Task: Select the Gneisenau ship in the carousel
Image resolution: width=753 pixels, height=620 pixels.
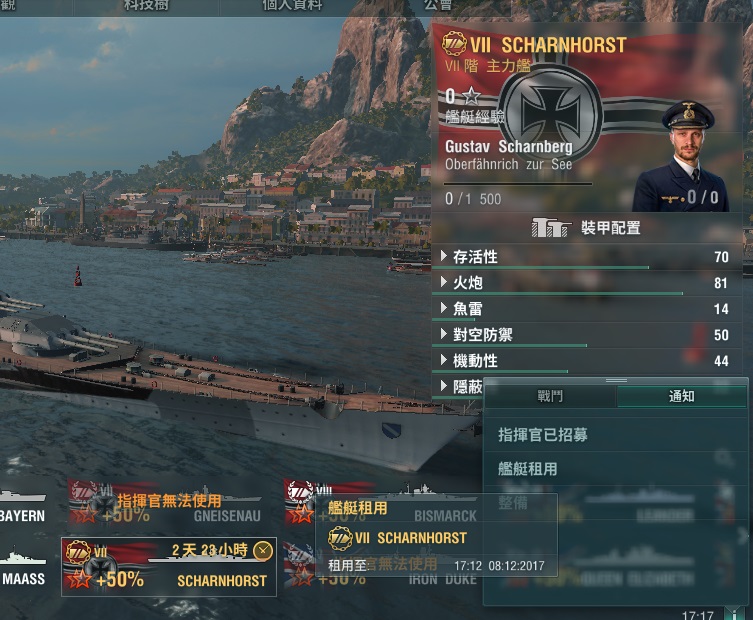Action: click(x=170, y=503)
